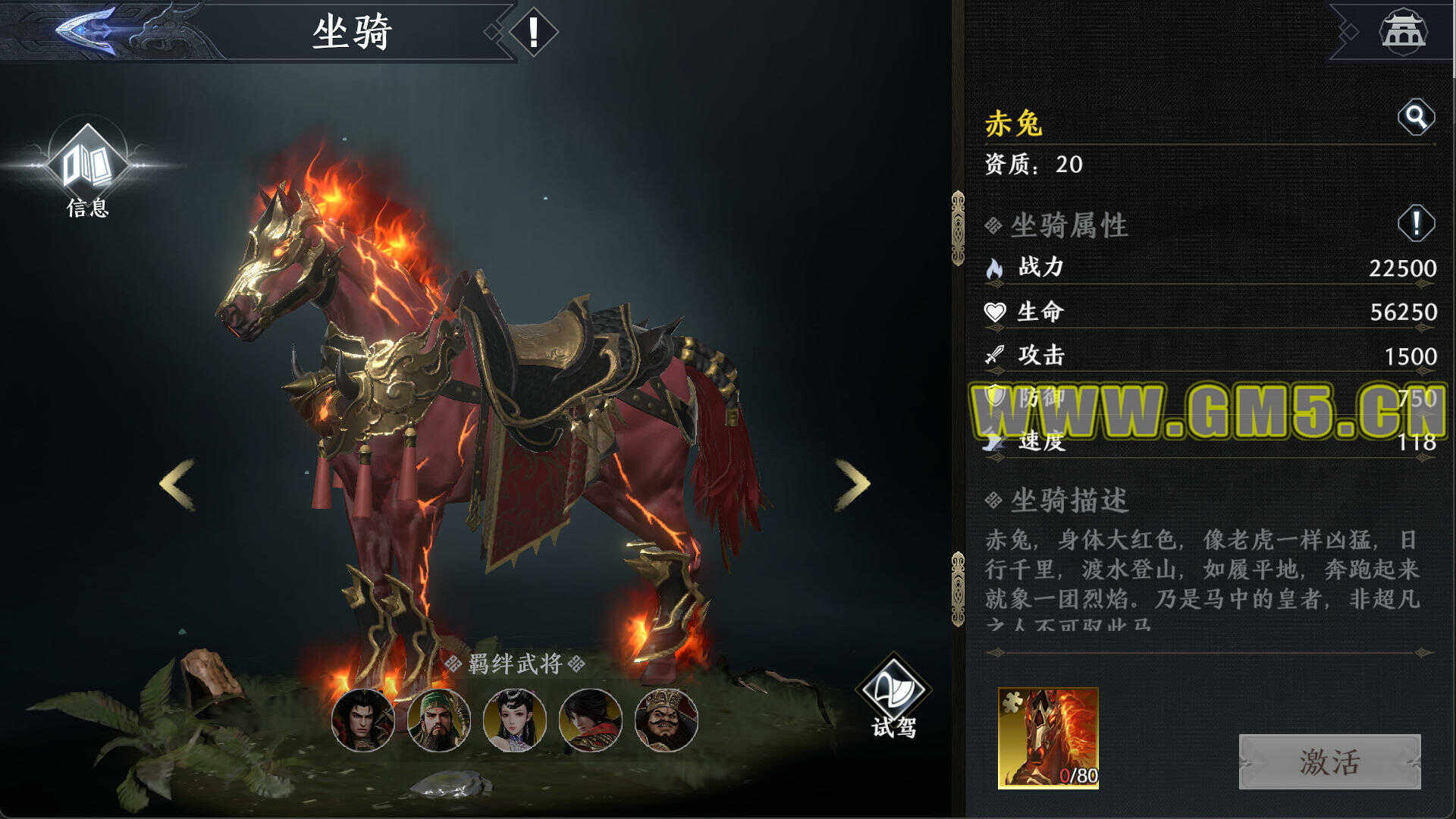Open the mount help exclamation icon
1456x819 pixels.
point(533,33)
